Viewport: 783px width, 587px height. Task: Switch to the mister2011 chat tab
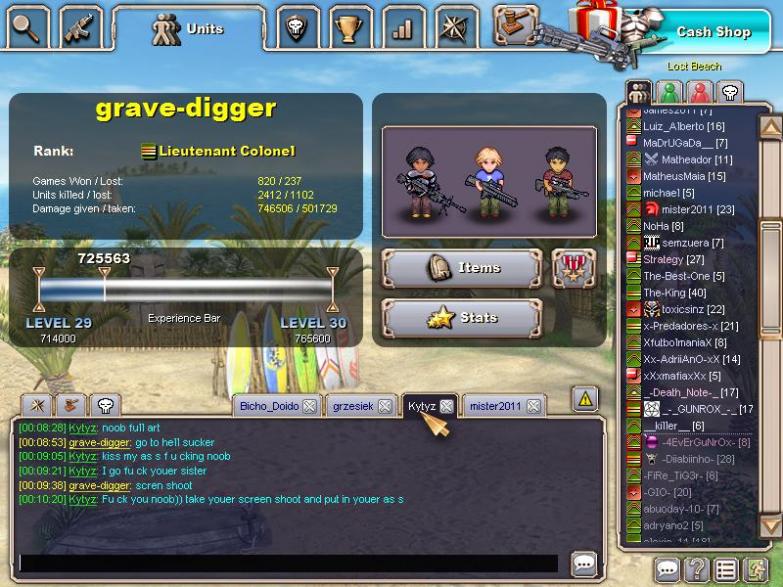[495, 406]
